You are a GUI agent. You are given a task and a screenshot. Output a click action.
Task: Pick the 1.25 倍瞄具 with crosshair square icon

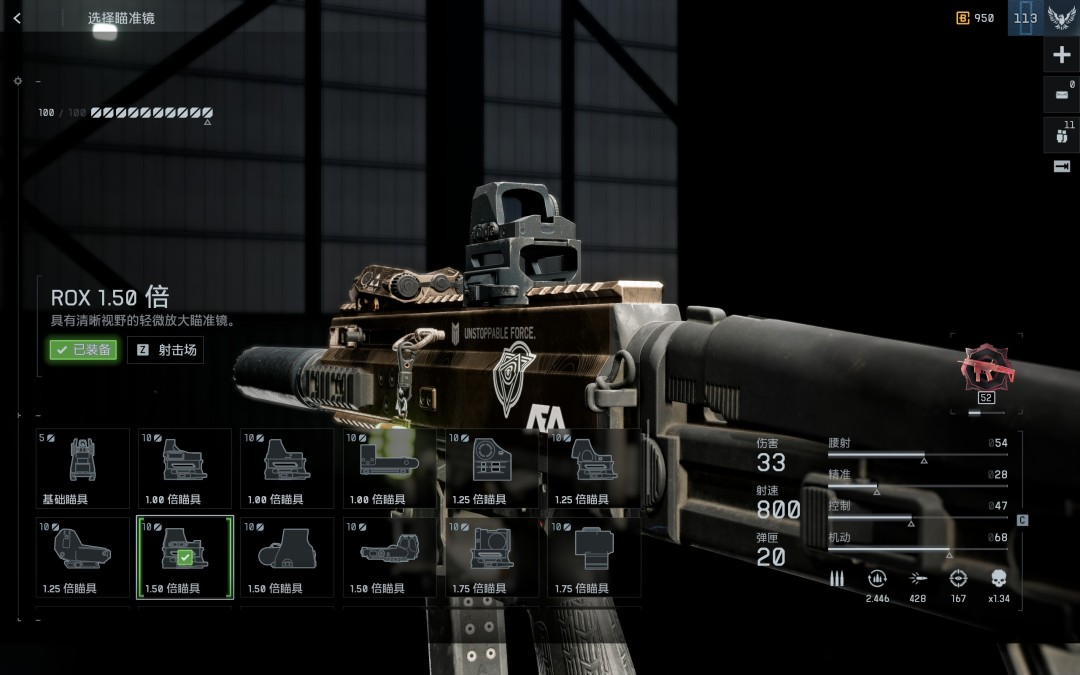tap(492, 468)
